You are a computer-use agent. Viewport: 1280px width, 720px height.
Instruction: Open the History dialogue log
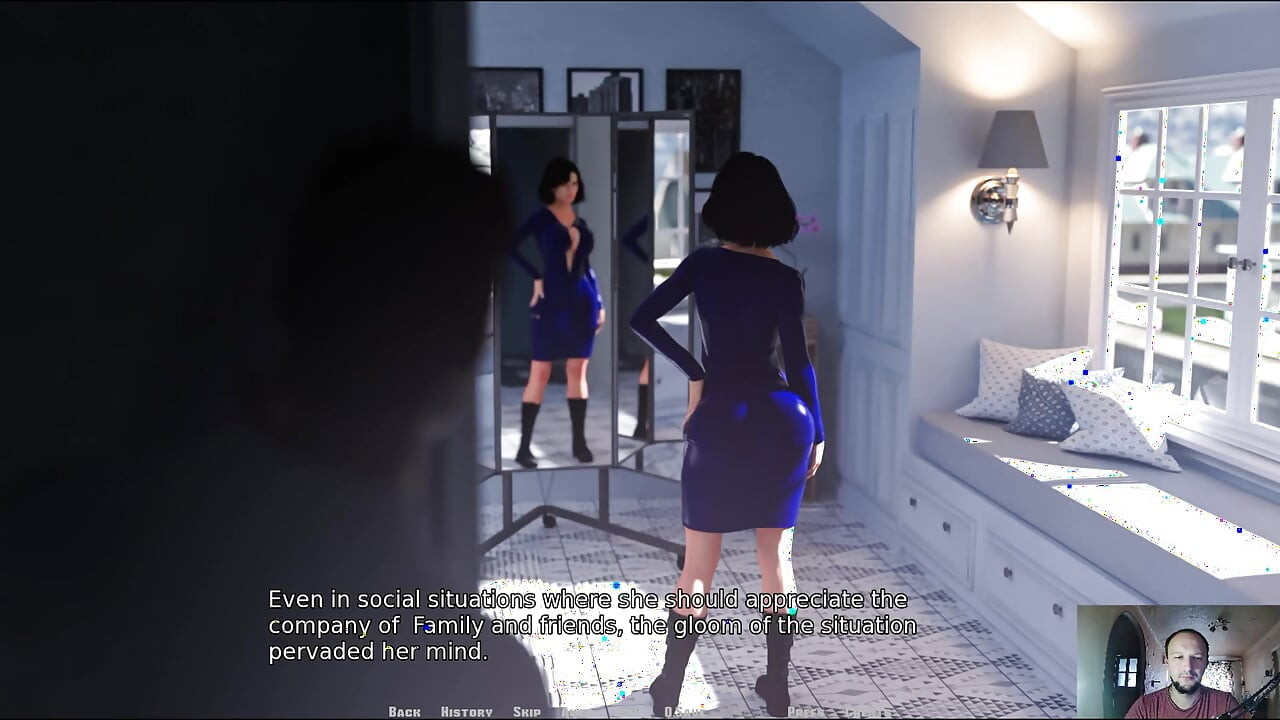tap(466, 712)
